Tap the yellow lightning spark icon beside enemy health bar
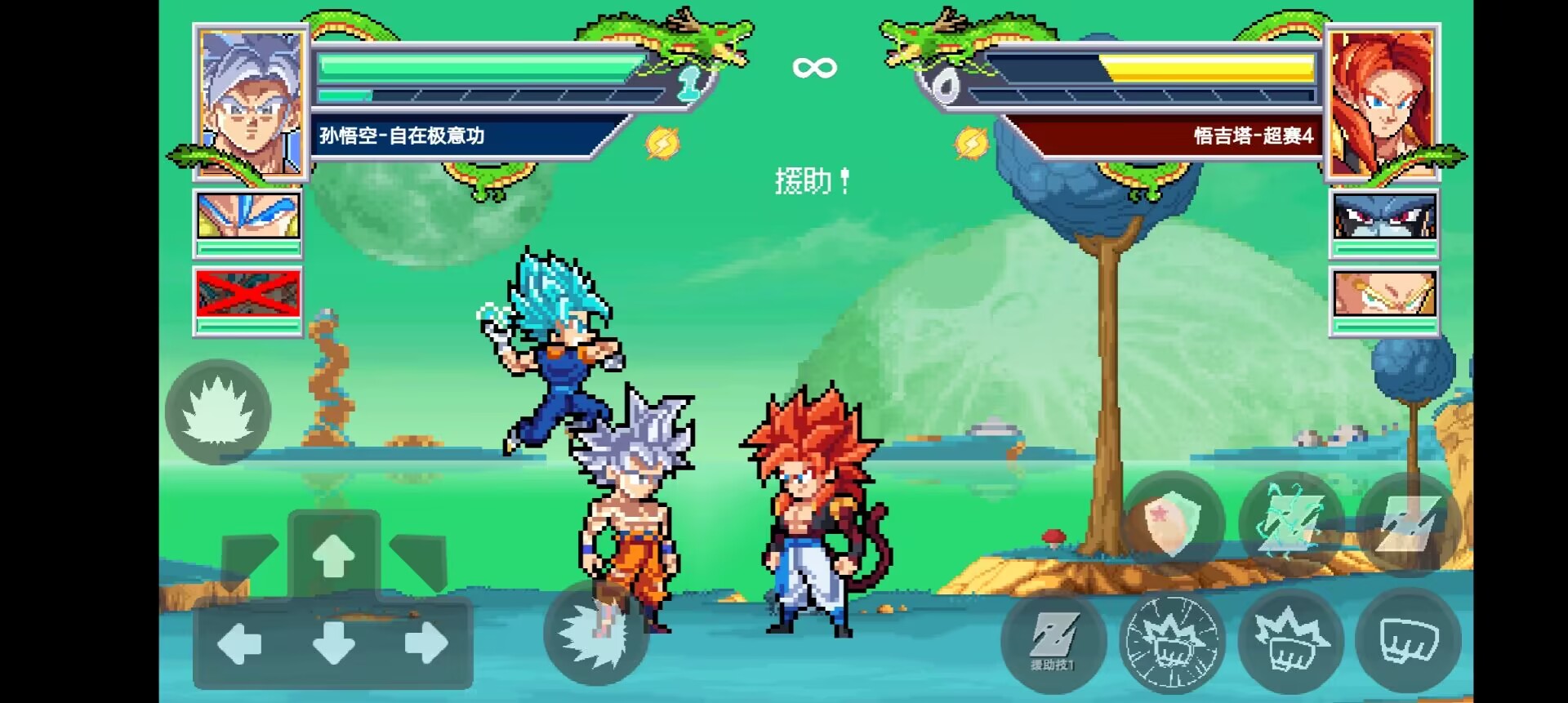 click(971, 142)
